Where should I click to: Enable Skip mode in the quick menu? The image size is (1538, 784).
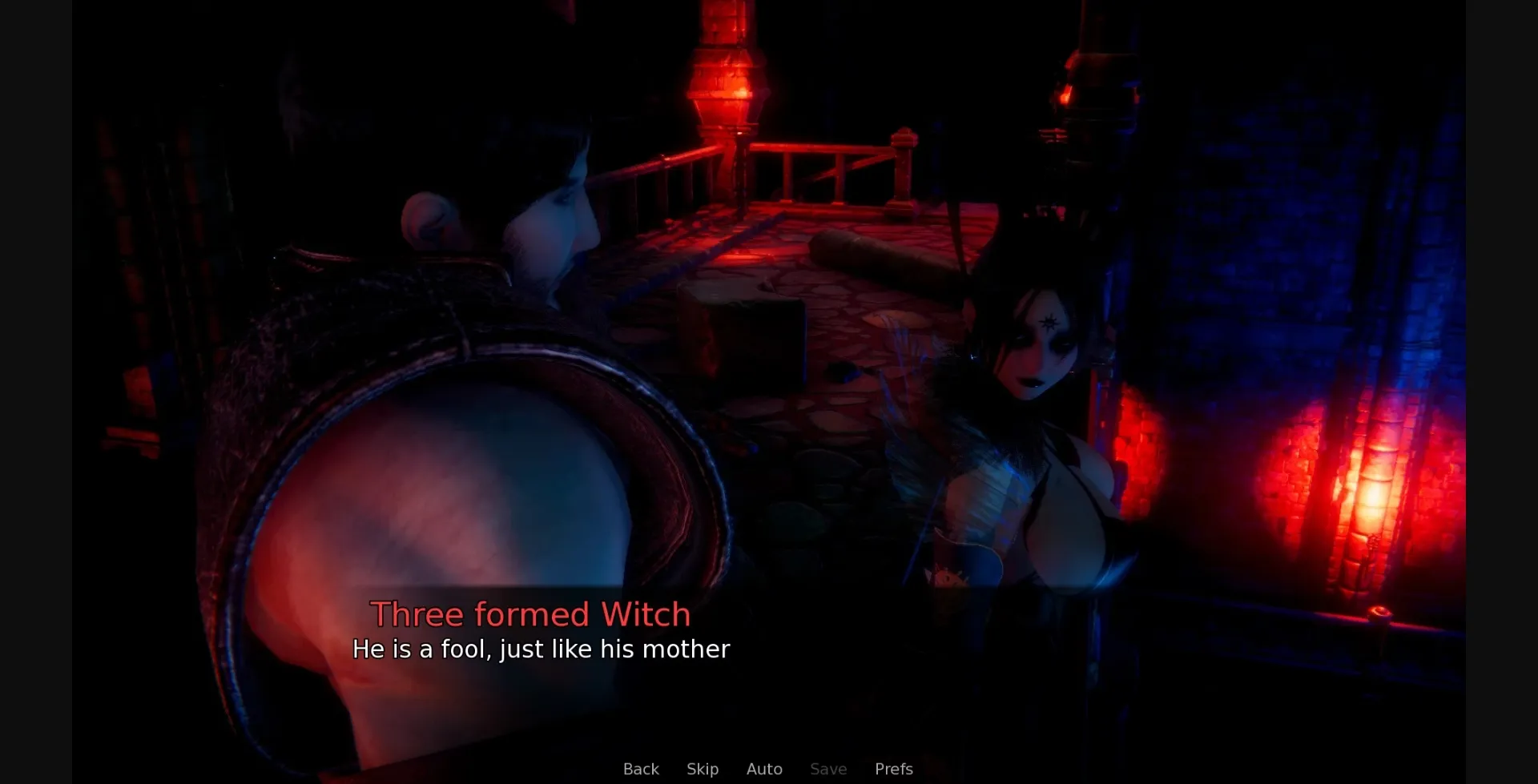pos(703,769)
